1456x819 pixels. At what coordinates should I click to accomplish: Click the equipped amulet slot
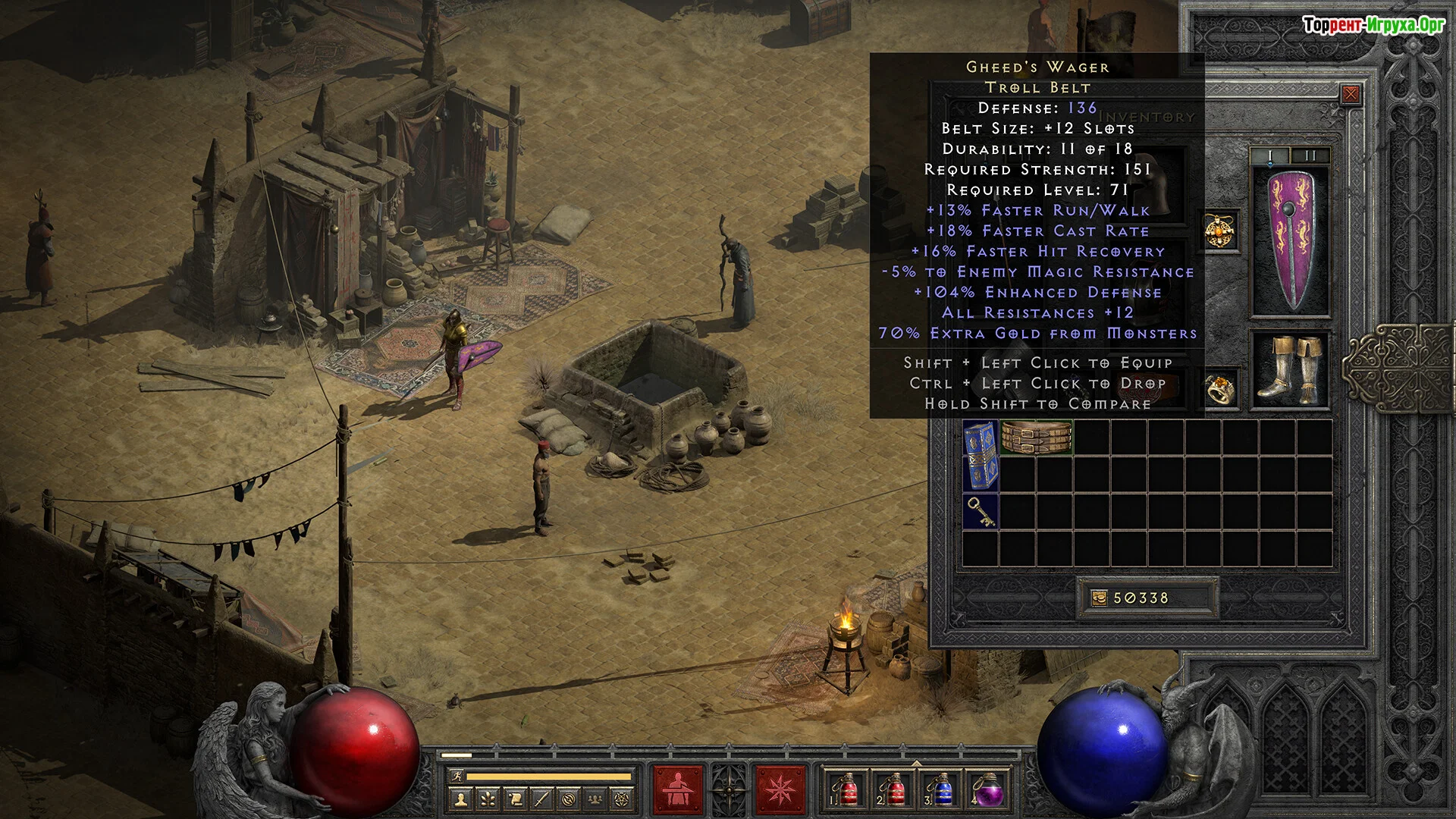pyautogui.click(x=1221, y=231)
